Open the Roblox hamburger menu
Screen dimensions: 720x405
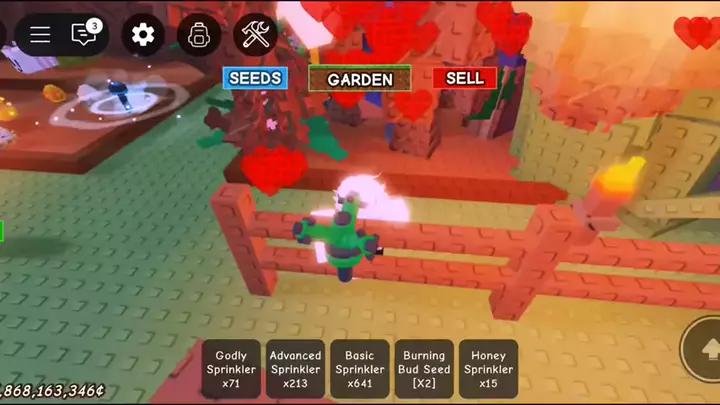[x=40, y=35]
